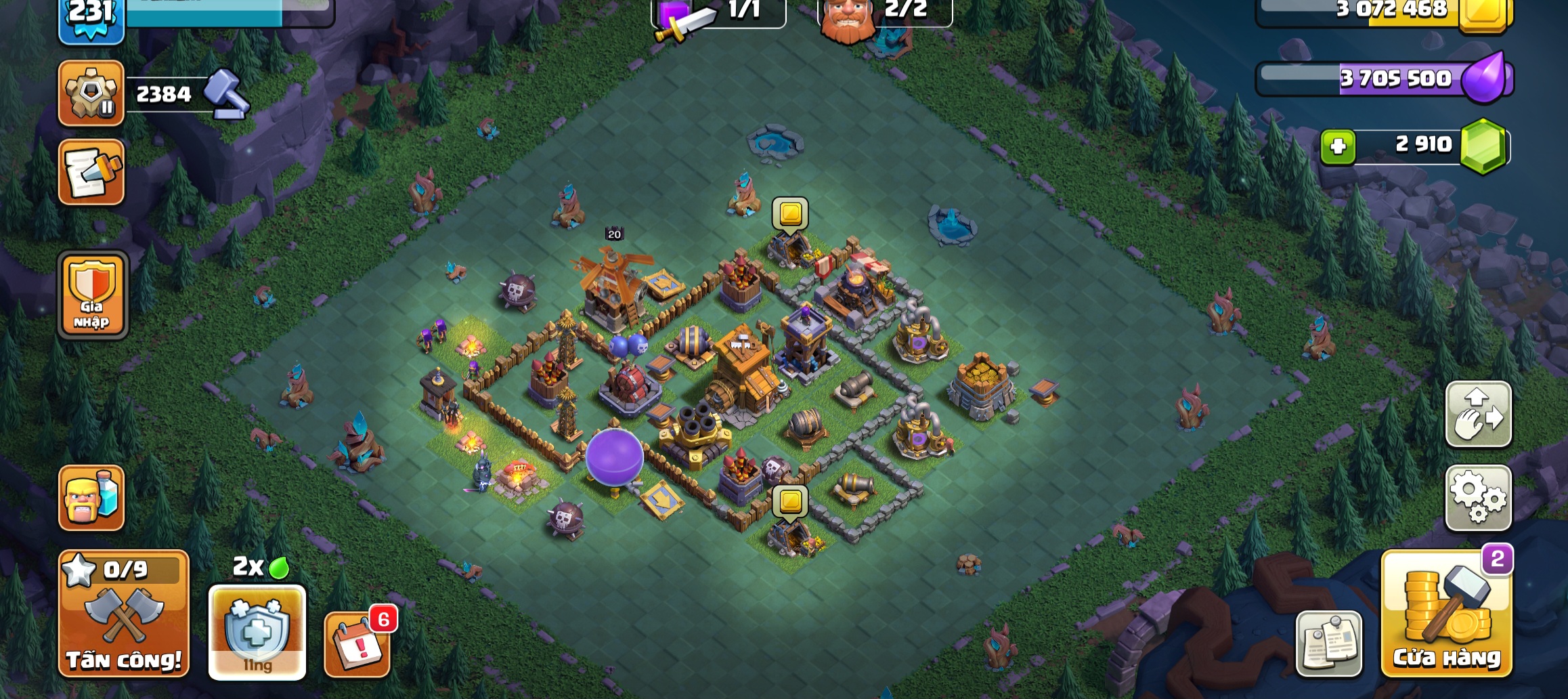1568x699 pixels.
Task: Open the paused clock tower gear icon
Action: tap(91, 93)
